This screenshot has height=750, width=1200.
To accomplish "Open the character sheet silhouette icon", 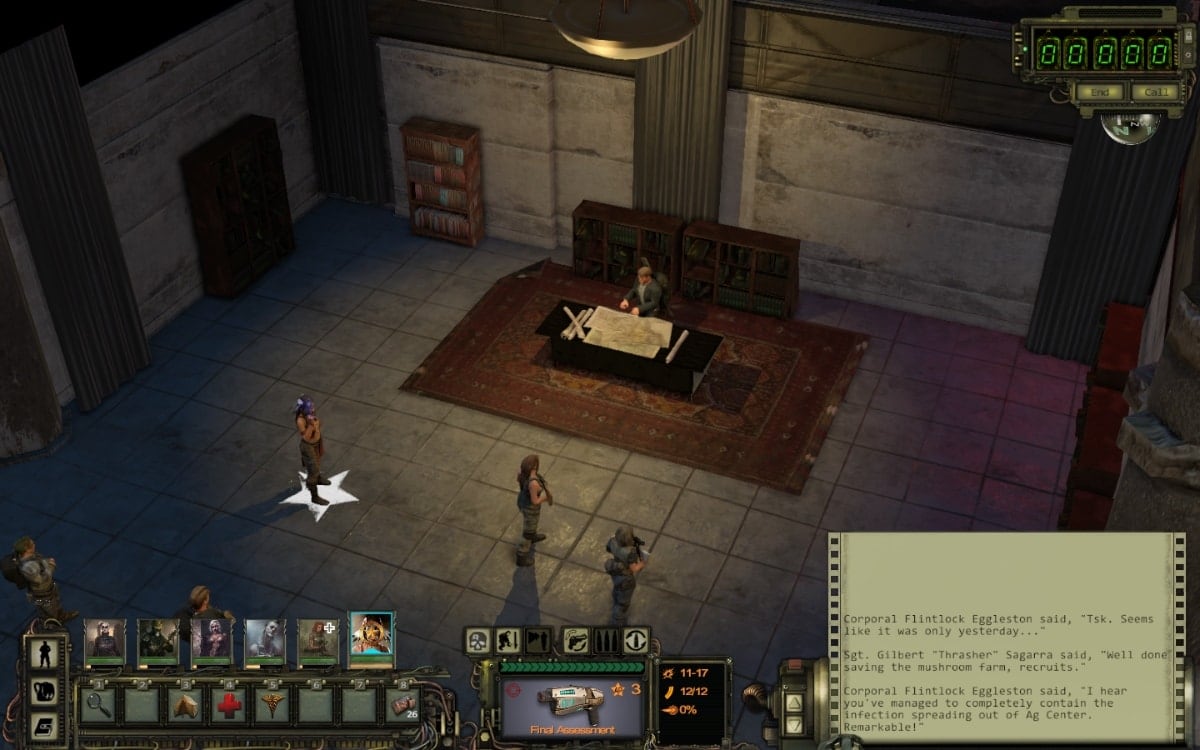I will coord(46,654).
